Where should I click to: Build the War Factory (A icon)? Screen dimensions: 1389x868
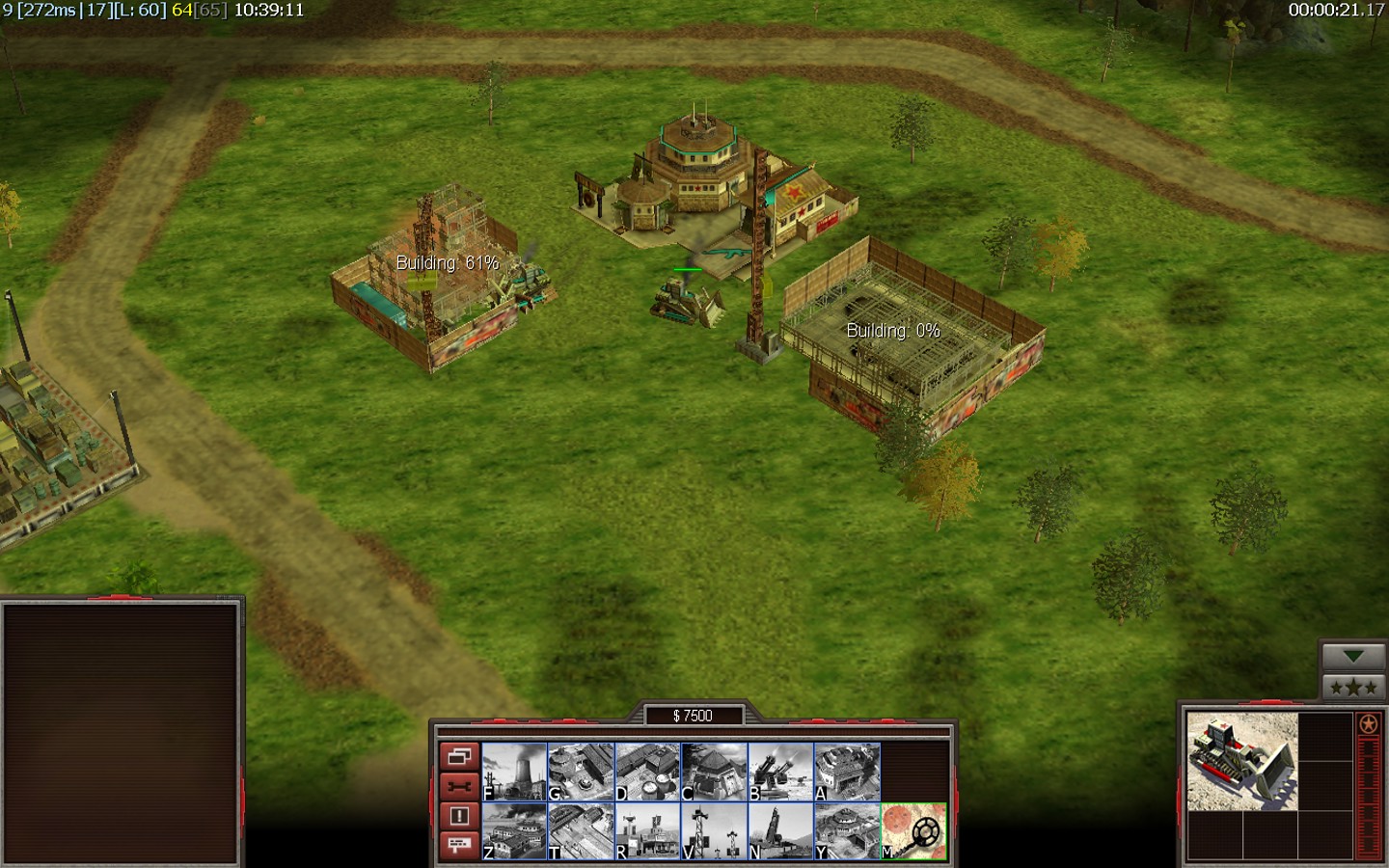pyautogui.click(x=847, y=772)
